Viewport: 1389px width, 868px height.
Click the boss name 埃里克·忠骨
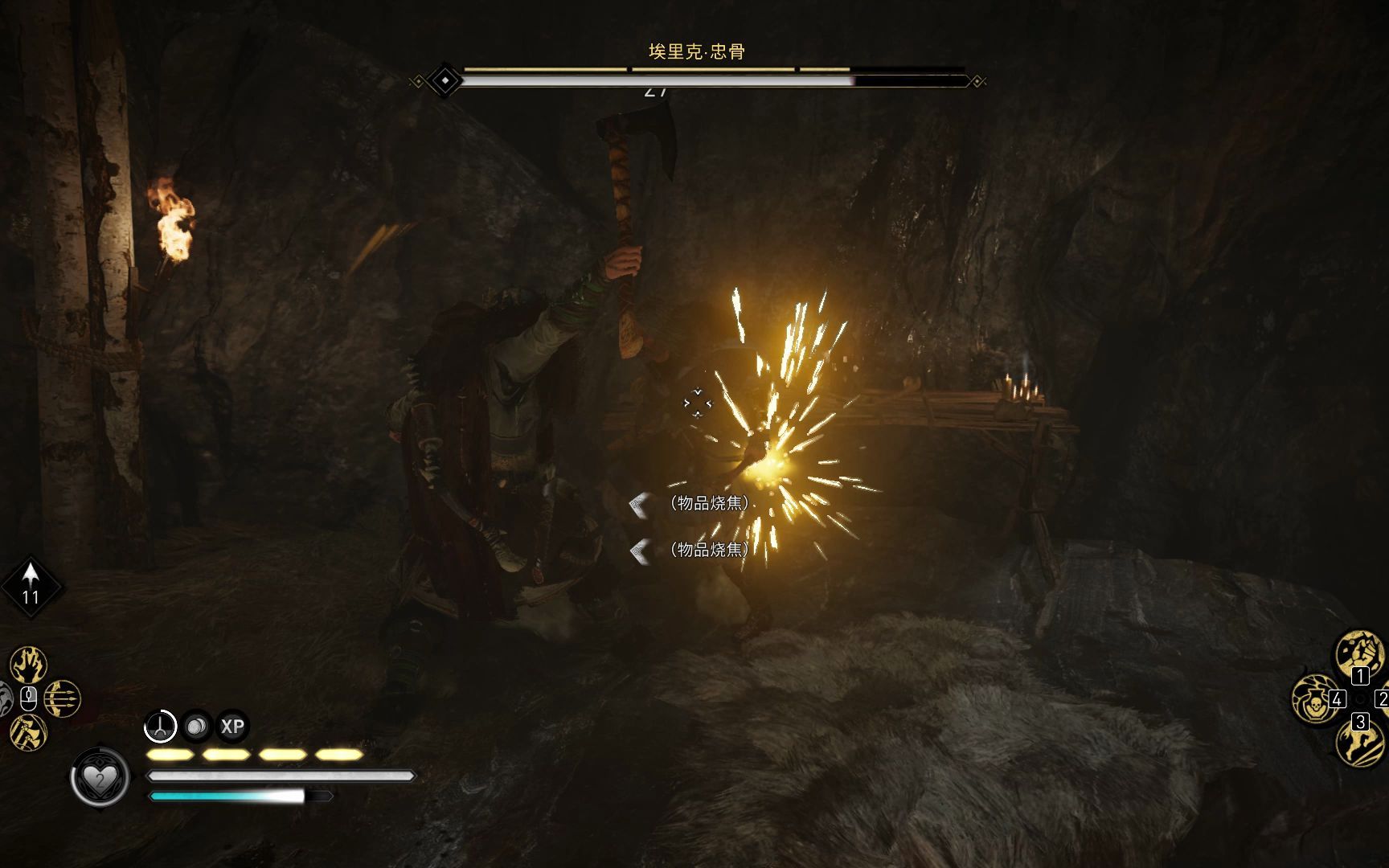coord(694,50)
